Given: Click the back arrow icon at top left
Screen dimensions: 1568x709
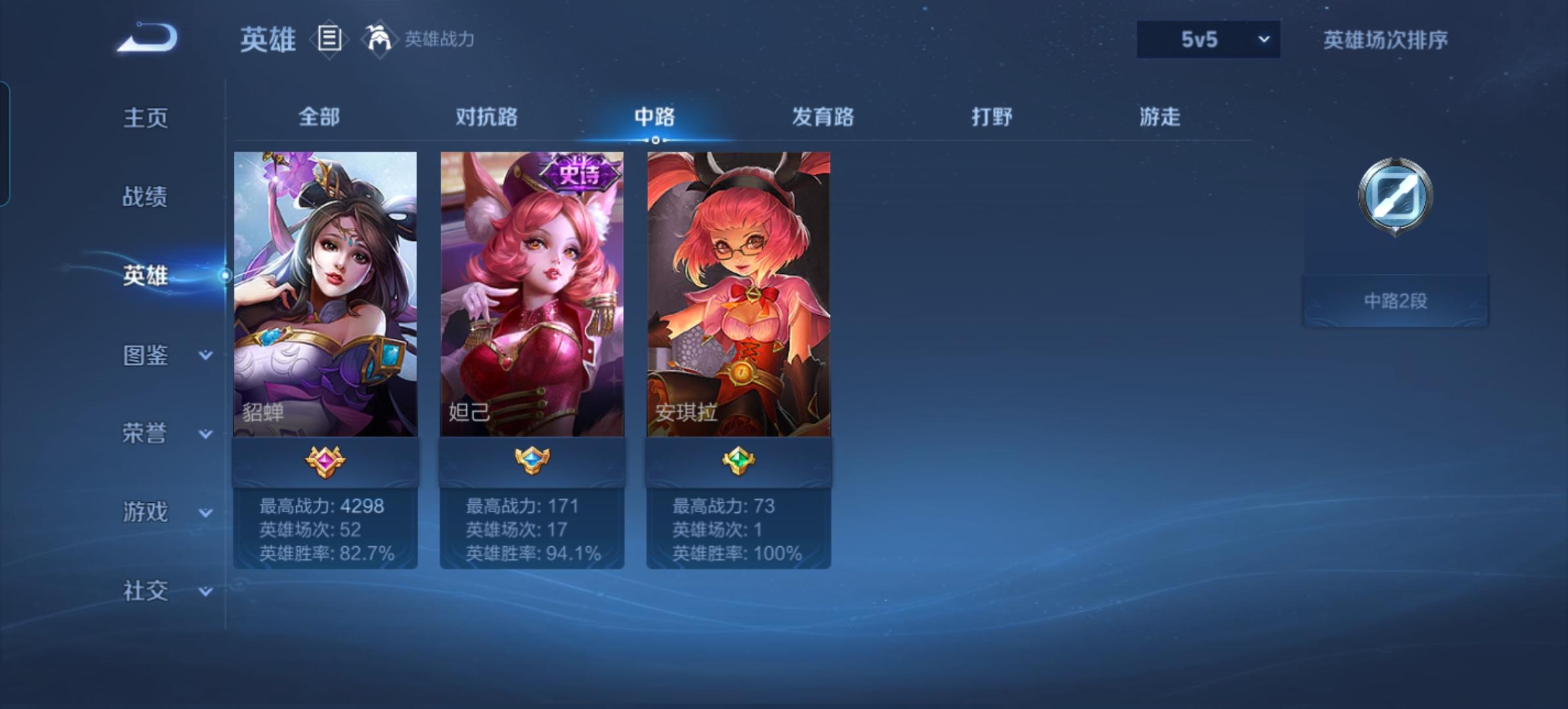Looking at the screenshot, I should pyautogui.click(x=146, y=39).
